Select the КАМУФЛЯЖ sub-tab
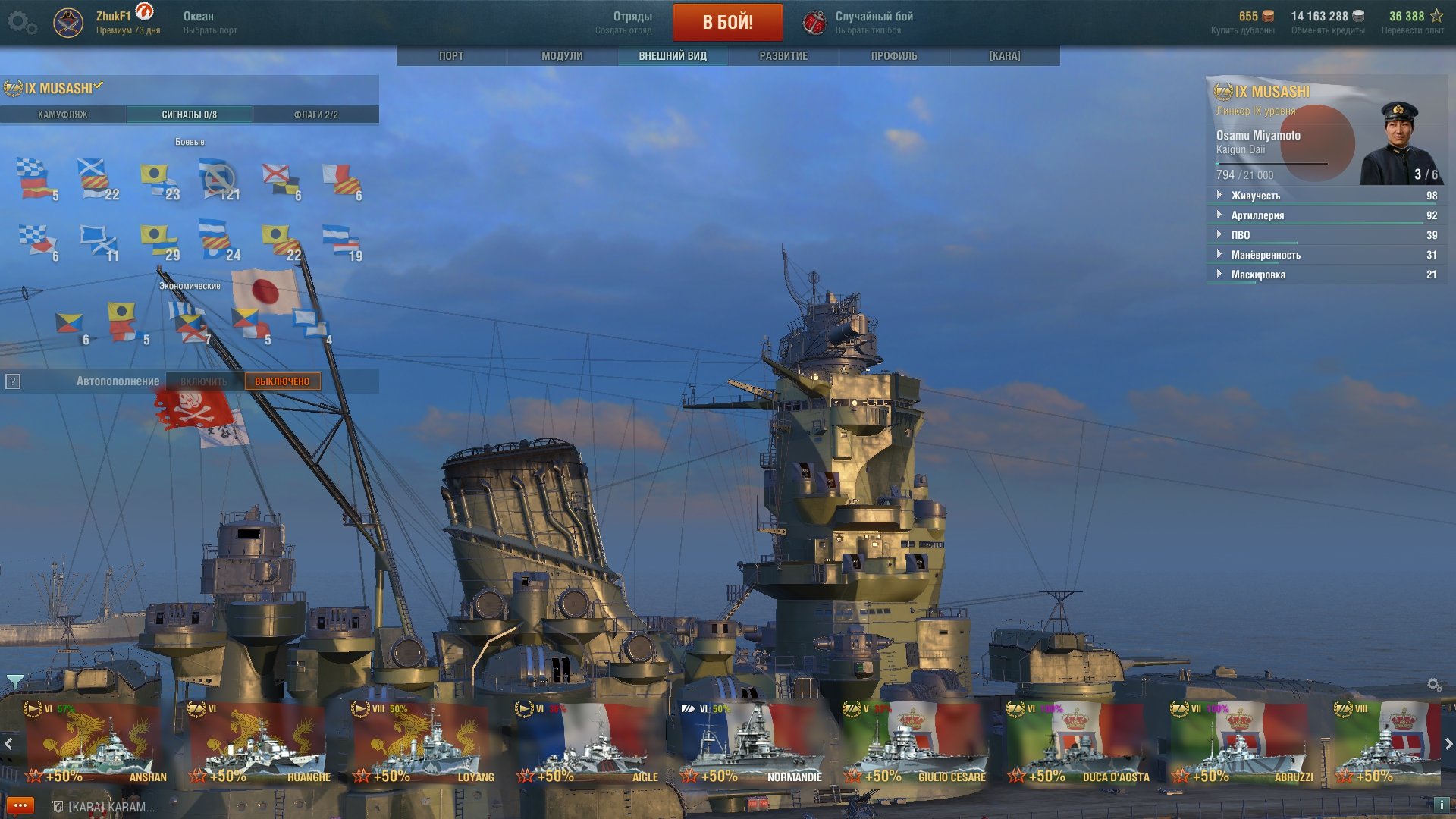The image size is (1456, 819). tap(63, 115)
